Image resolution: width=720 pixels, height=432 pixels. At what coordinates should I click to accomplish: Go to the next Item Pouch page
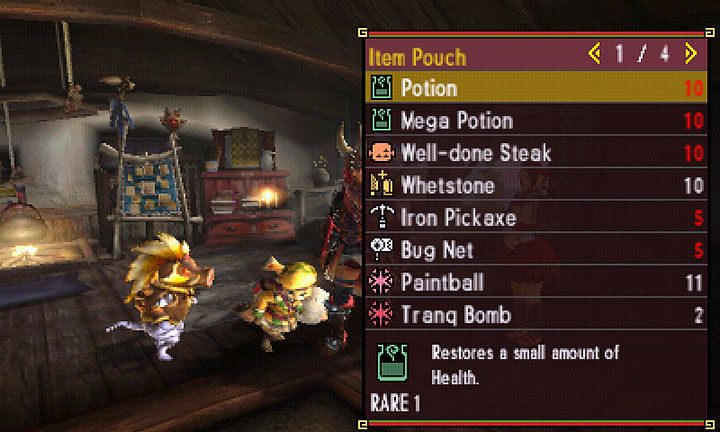point(690,52)
